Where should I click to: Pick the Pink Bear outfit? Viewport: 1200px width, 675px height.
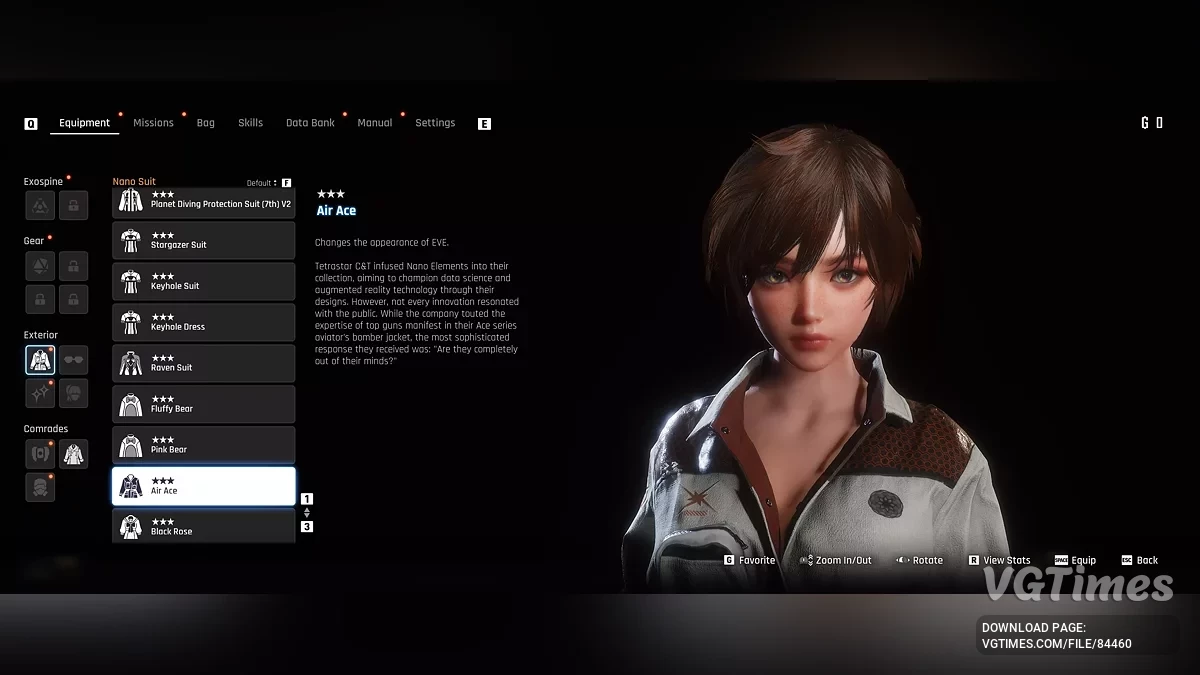click(203, 445)
